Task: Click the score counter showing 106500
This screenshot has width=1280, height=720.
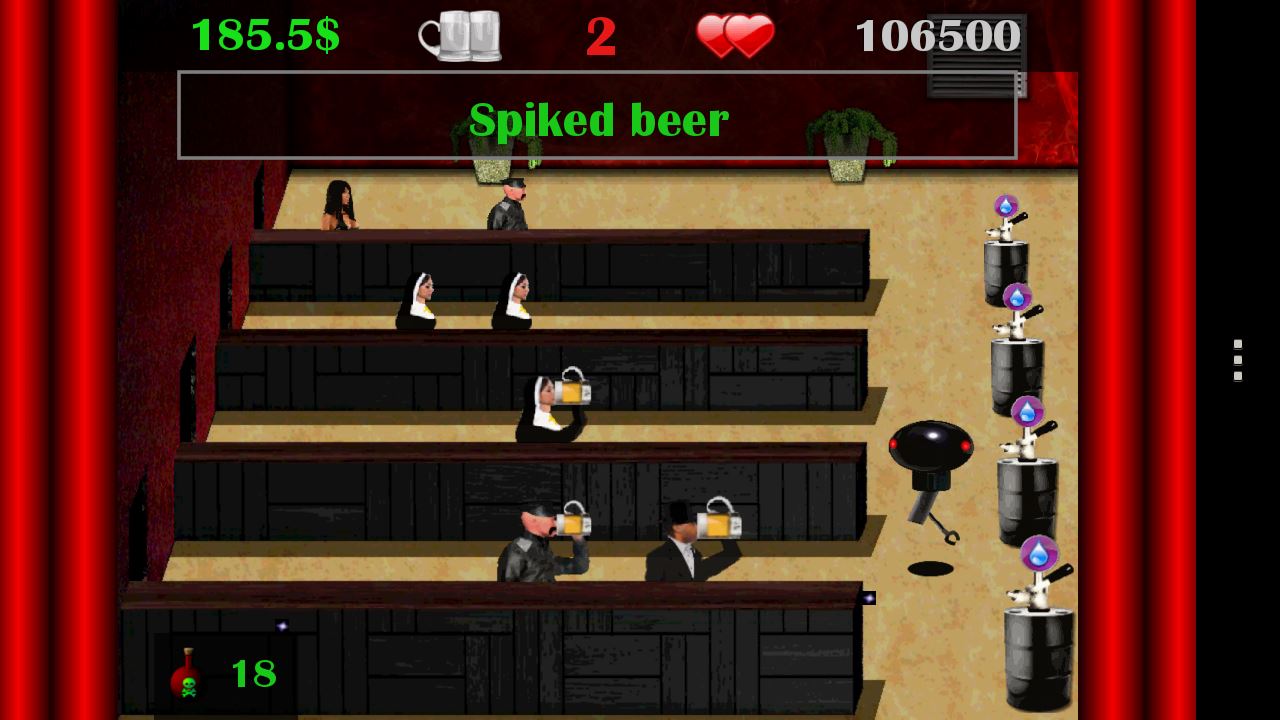Action: 940,36
